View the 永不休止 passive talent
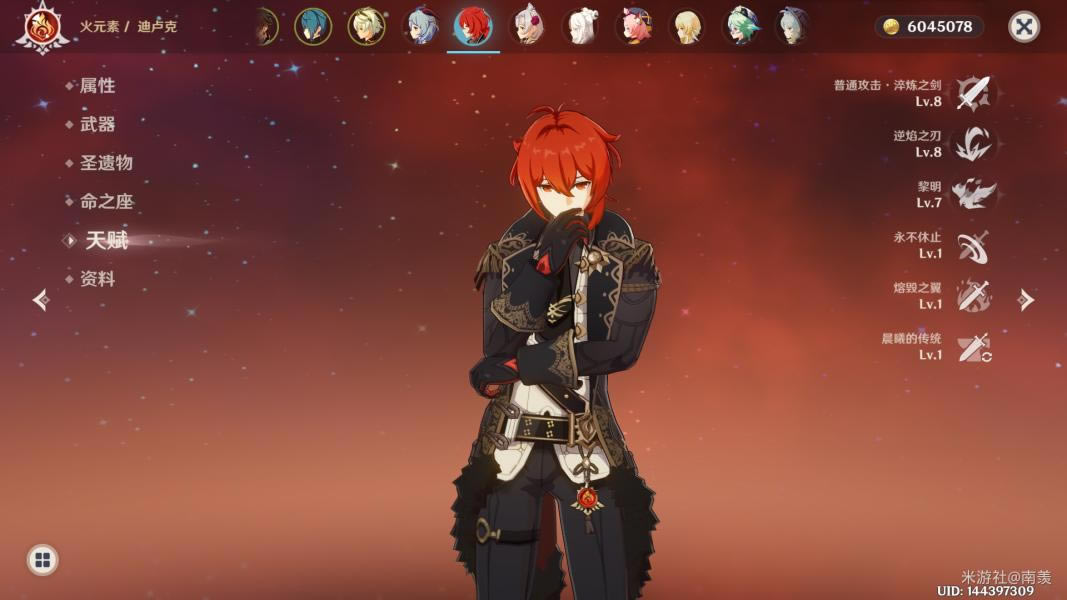The height and width of the screenshot is (600, 1067). [x=972, y=246]
